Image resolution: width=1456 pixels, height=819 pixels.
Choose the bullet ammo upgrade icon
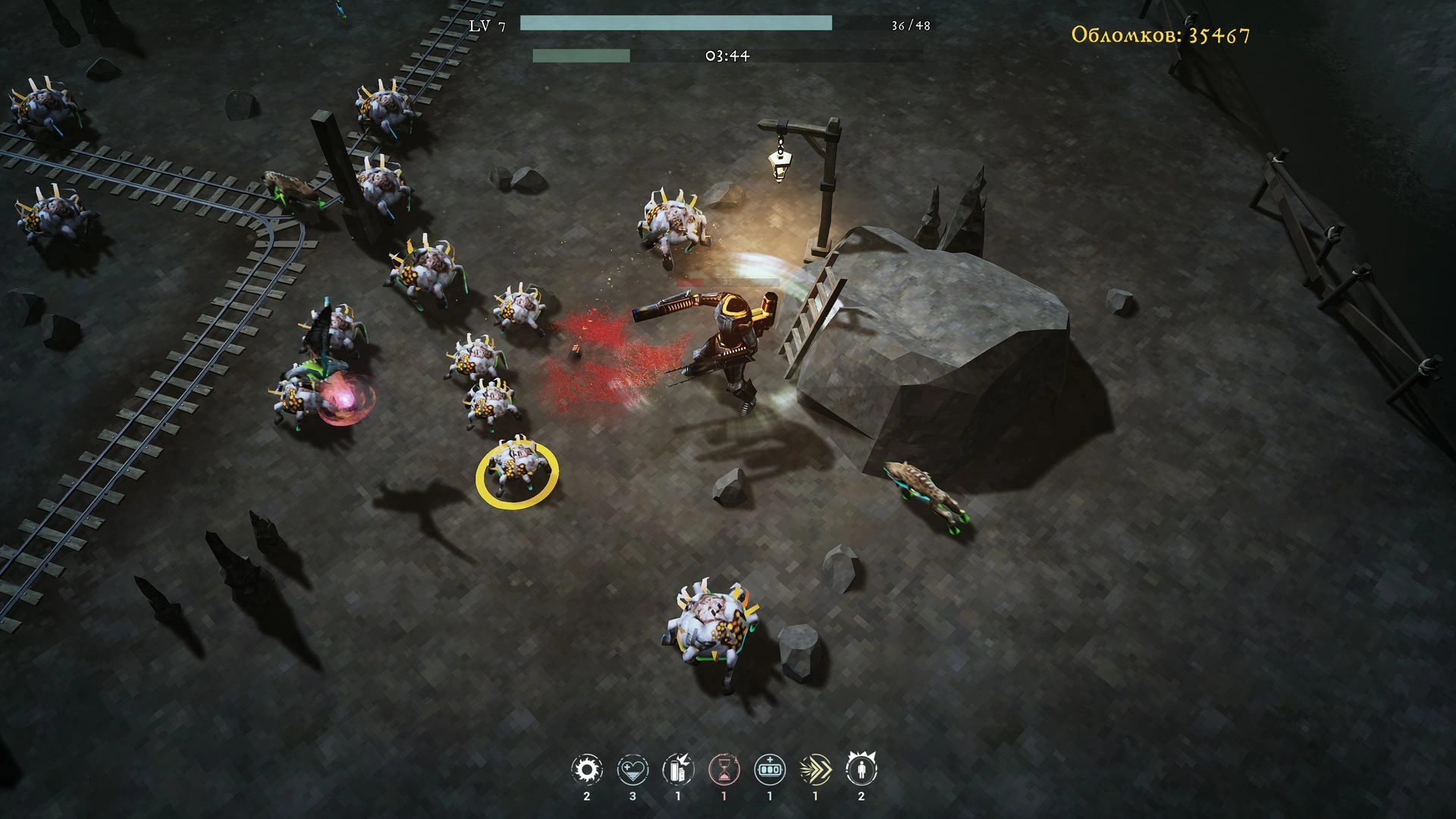pyautogui.click(x=678, y=770)
